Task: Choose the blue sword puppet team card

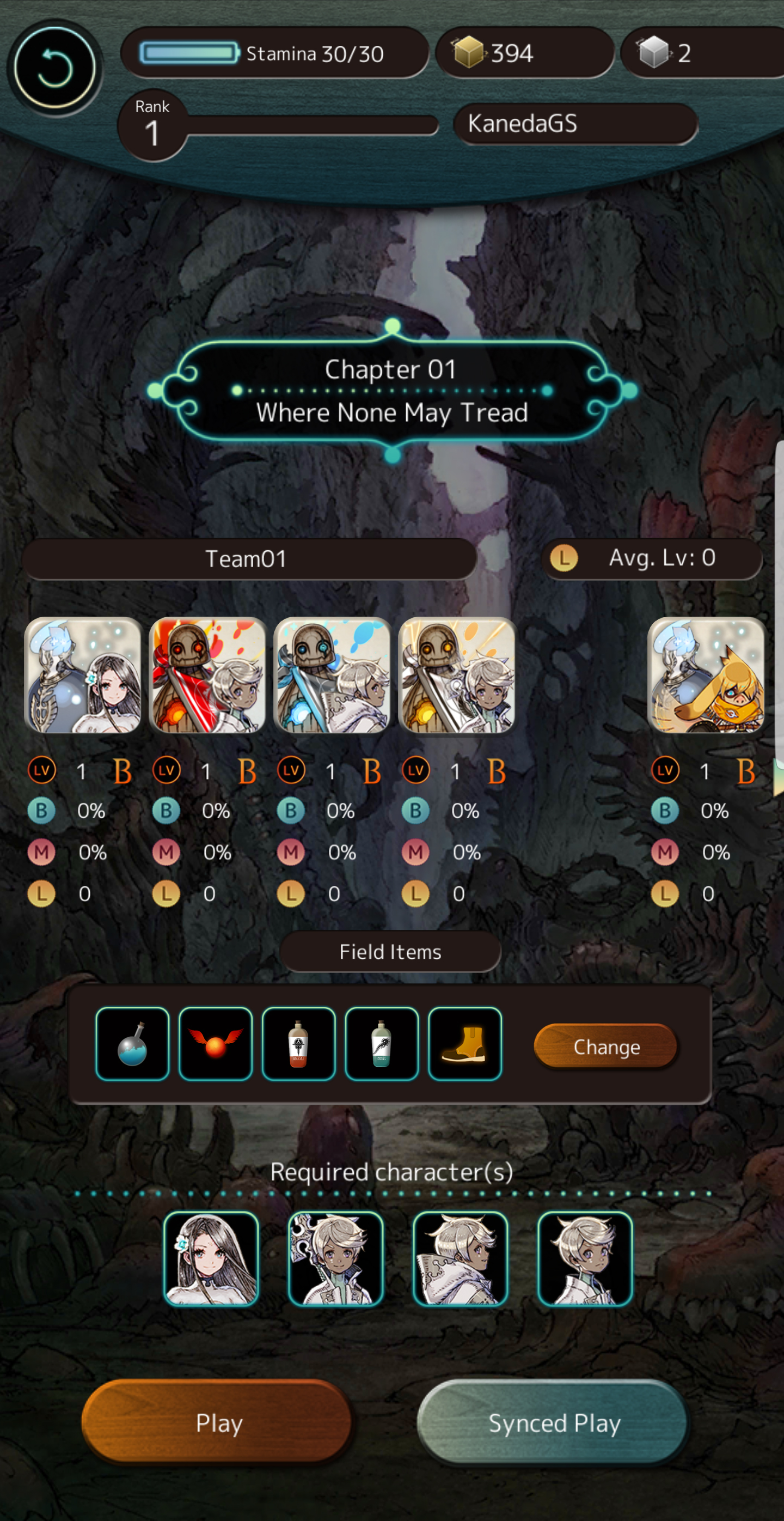Action: click(332, 675)
